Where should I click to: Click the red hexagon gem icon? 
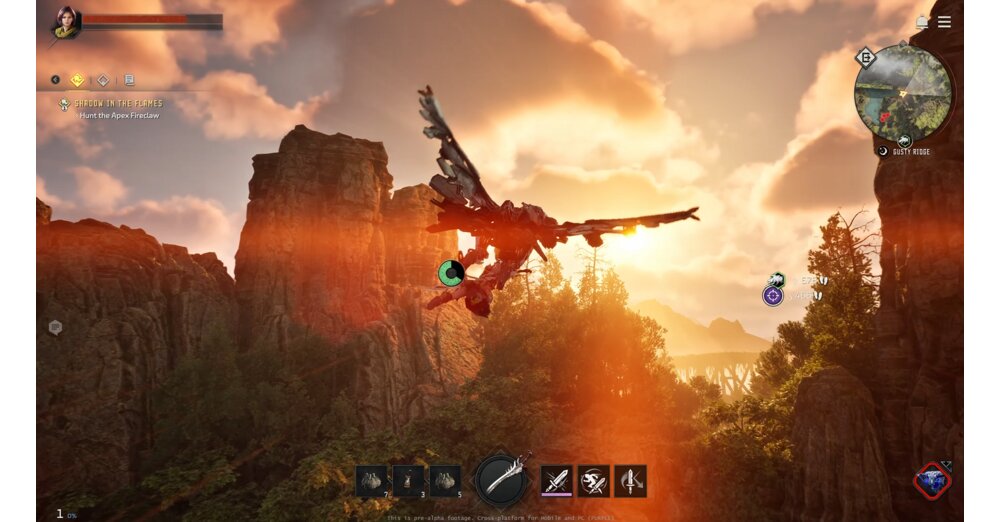tap(933, 481)
